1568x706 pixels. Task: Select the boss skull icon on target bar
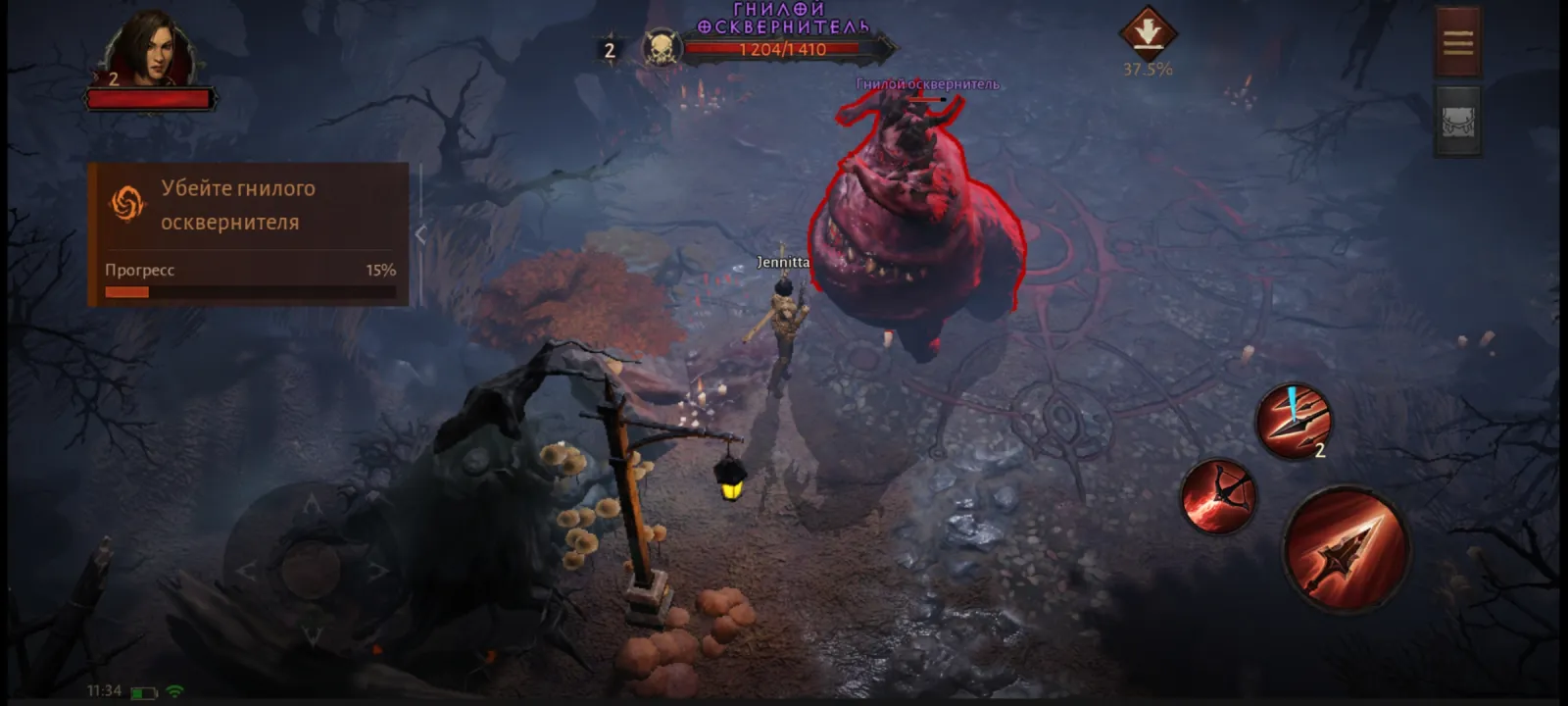pyautogui.click(x=661, y=48)
